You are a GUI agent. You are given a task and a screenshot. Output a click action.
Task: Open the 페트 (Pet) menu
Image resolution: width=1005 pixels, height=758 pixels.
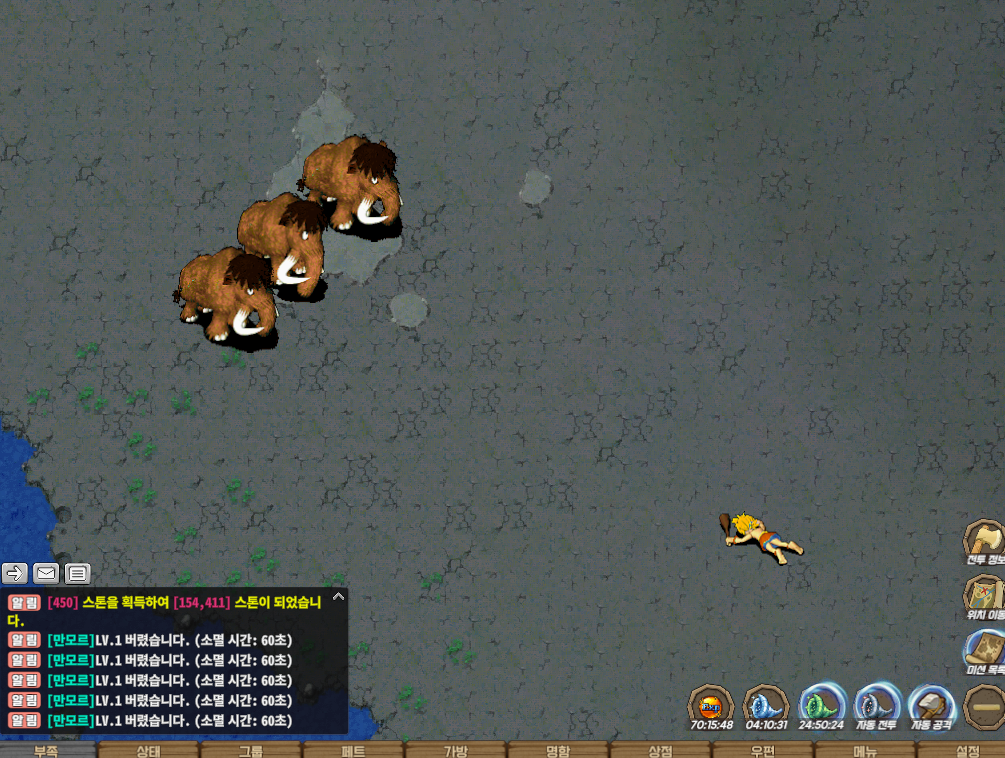(354, 750)
